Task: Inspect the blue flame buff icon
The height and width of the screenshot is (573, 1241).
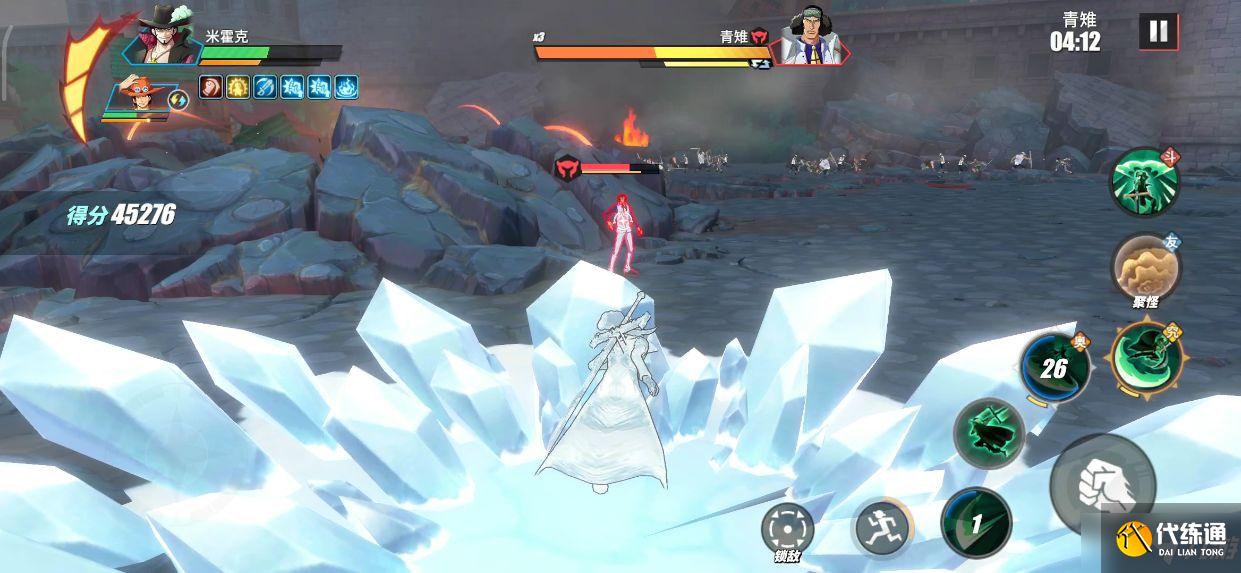Action: [x=346, y=87]
